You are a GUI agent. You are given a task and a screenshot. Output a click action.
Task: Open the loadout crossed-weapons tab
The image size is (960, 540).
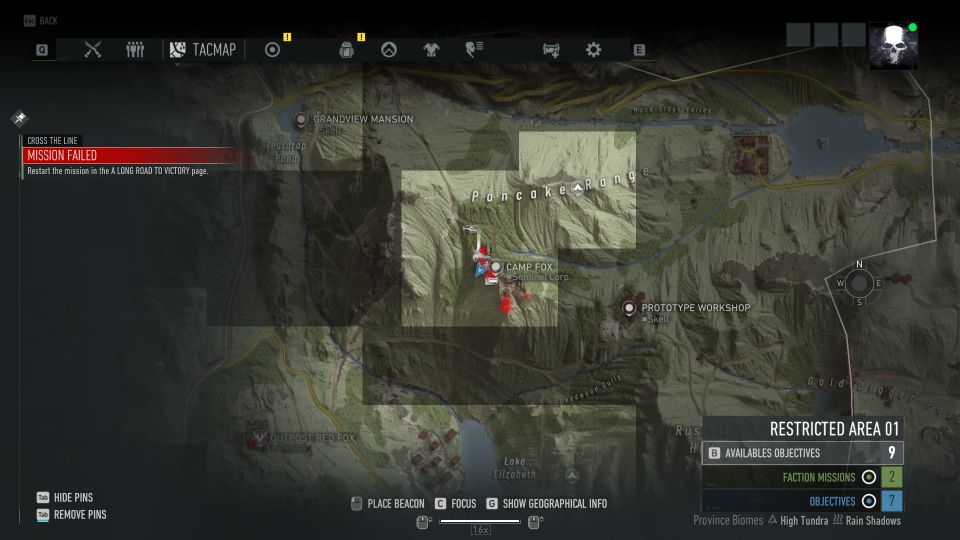93,49
